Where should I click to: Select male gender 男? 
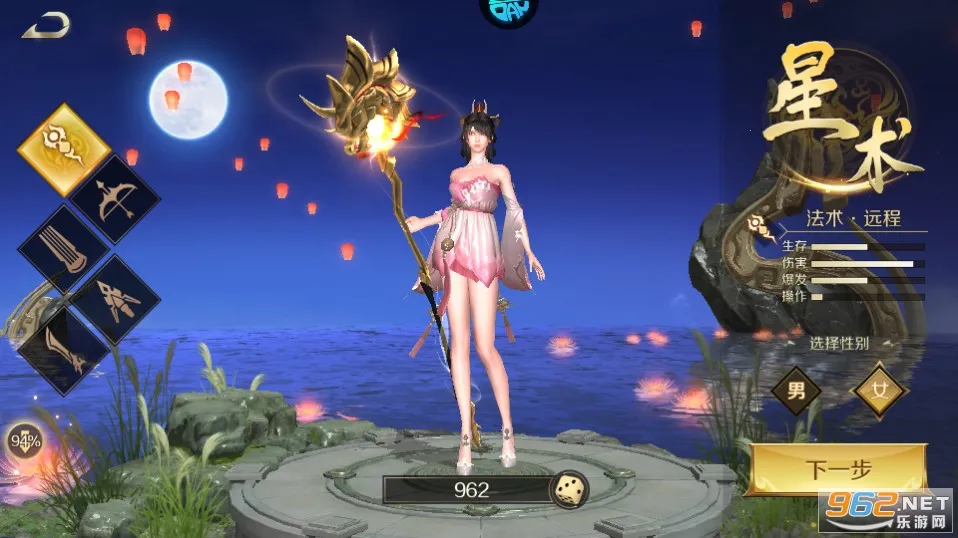click(x=797, y=390)
